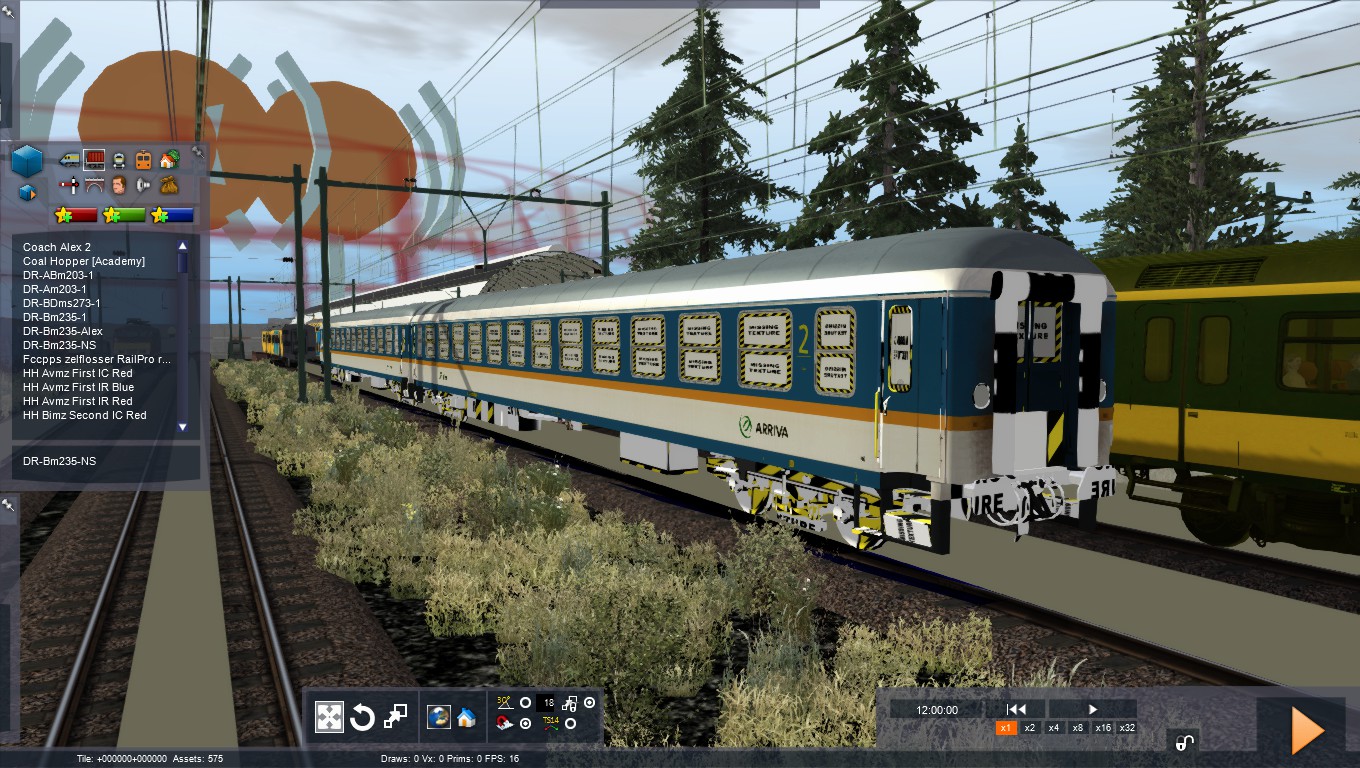Open the loudspeaker sound assets icon
1360x768 pixels.
[x=143, y=185]
